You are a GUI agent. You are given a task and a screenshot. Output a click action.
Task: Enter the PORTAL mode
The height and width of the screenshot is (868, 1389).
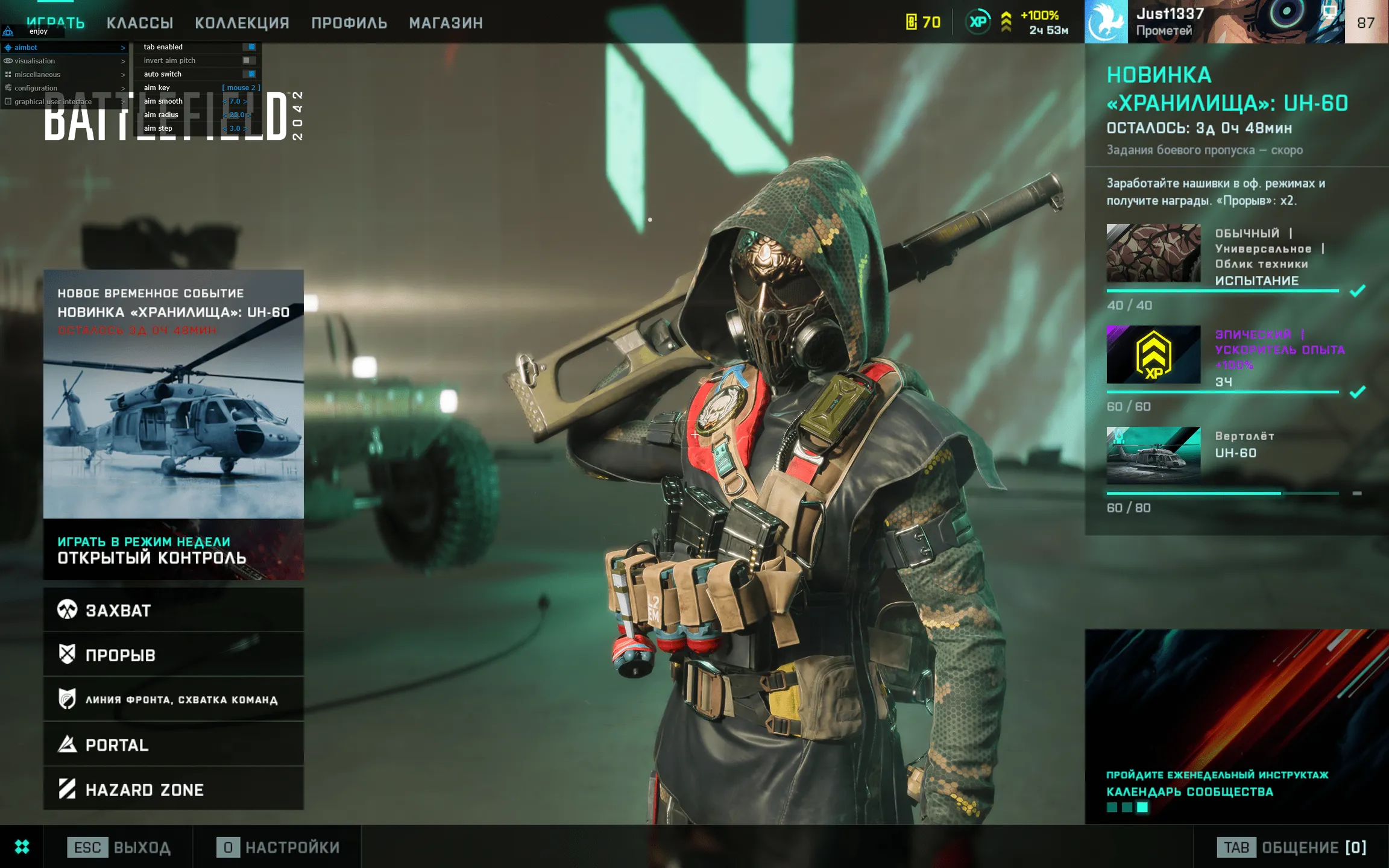click(173, 744)
